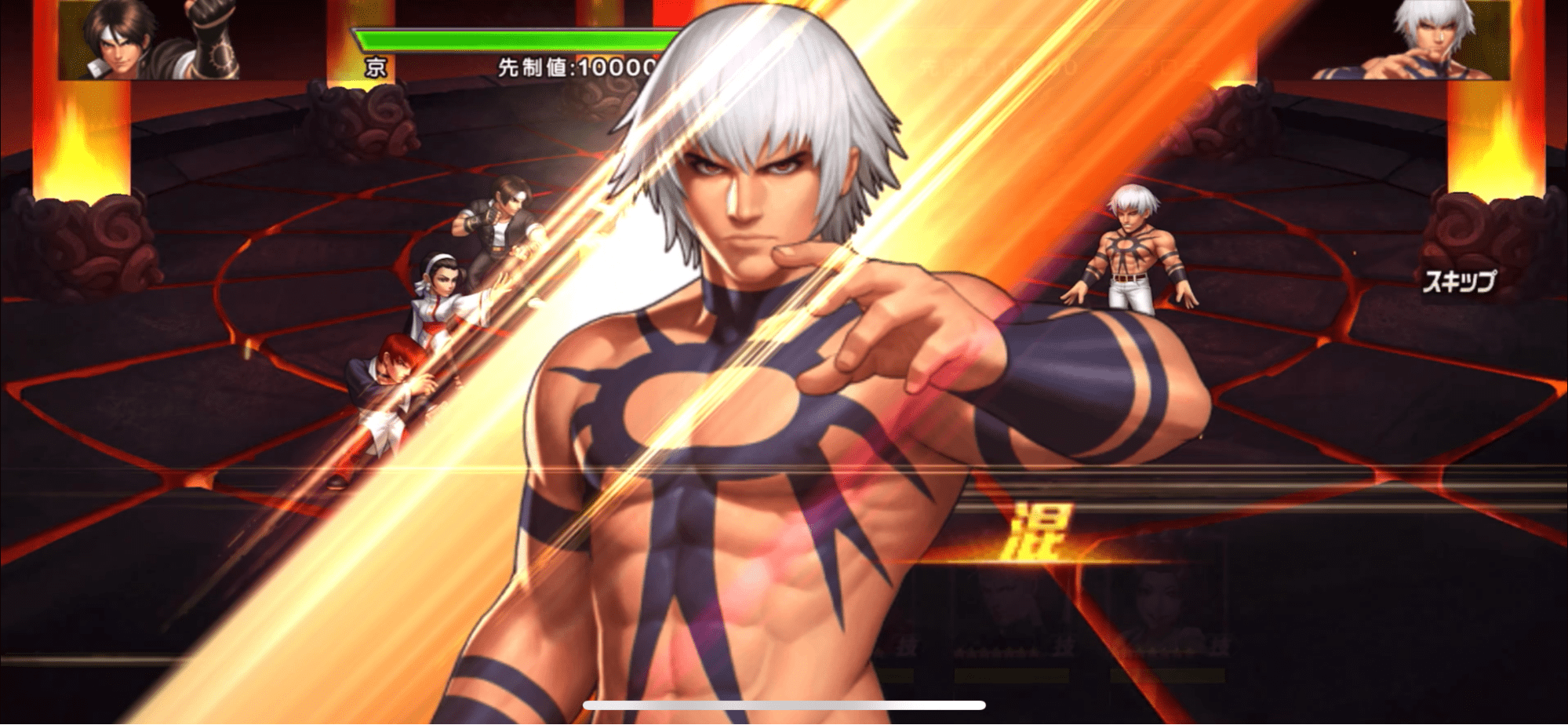
Task: Tap the home indicator bar at screen bottom
Action: tap(784, 705)
